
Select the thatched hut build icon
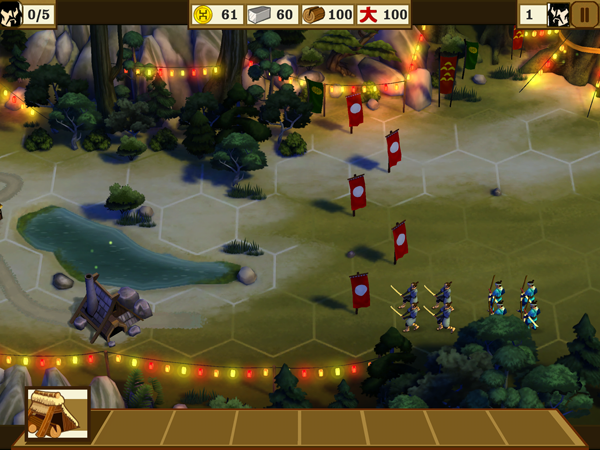click(x=57, y=415)
